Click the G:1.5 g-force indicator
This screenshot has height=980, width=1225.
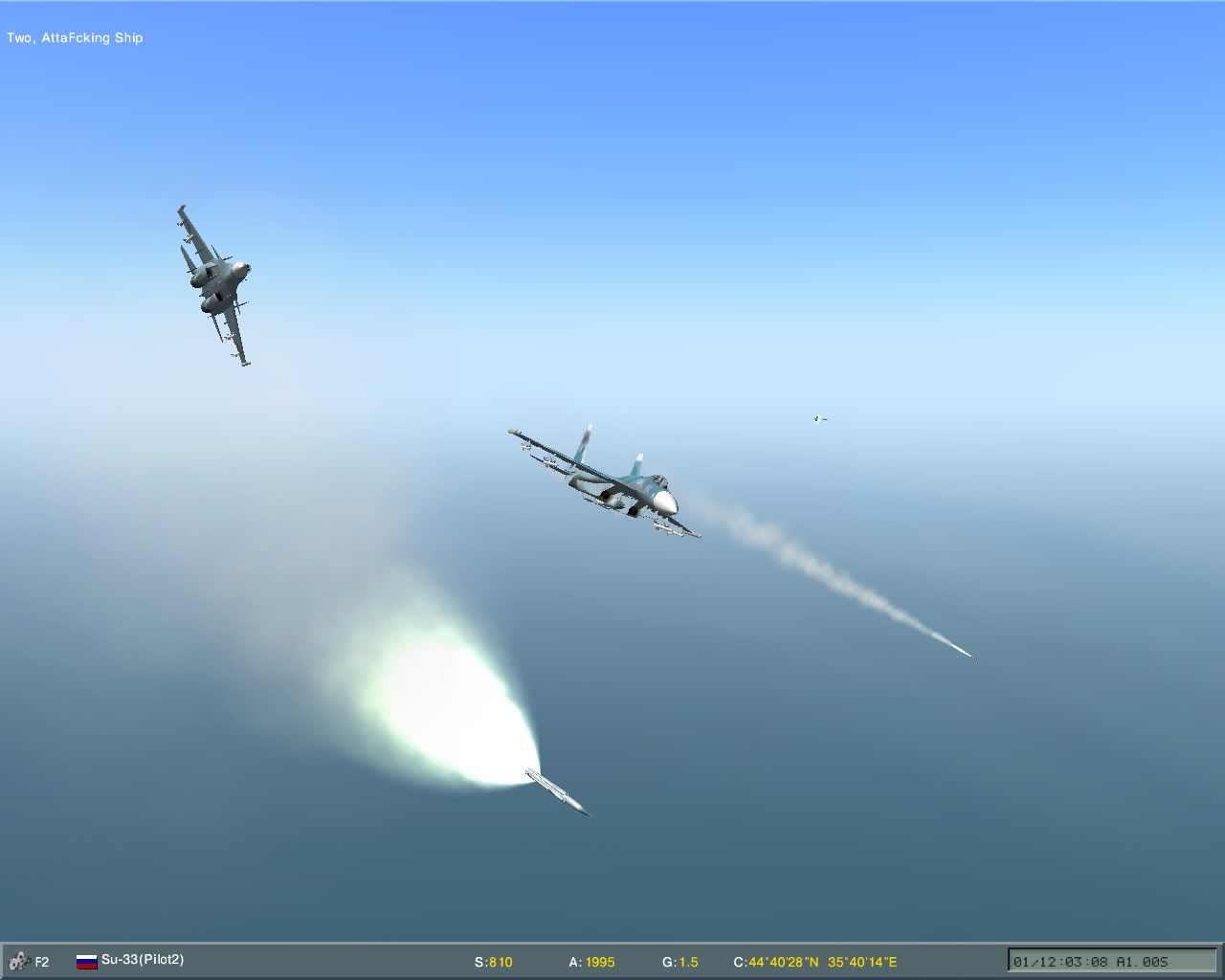pyautogui.click(x=681, y=962)
